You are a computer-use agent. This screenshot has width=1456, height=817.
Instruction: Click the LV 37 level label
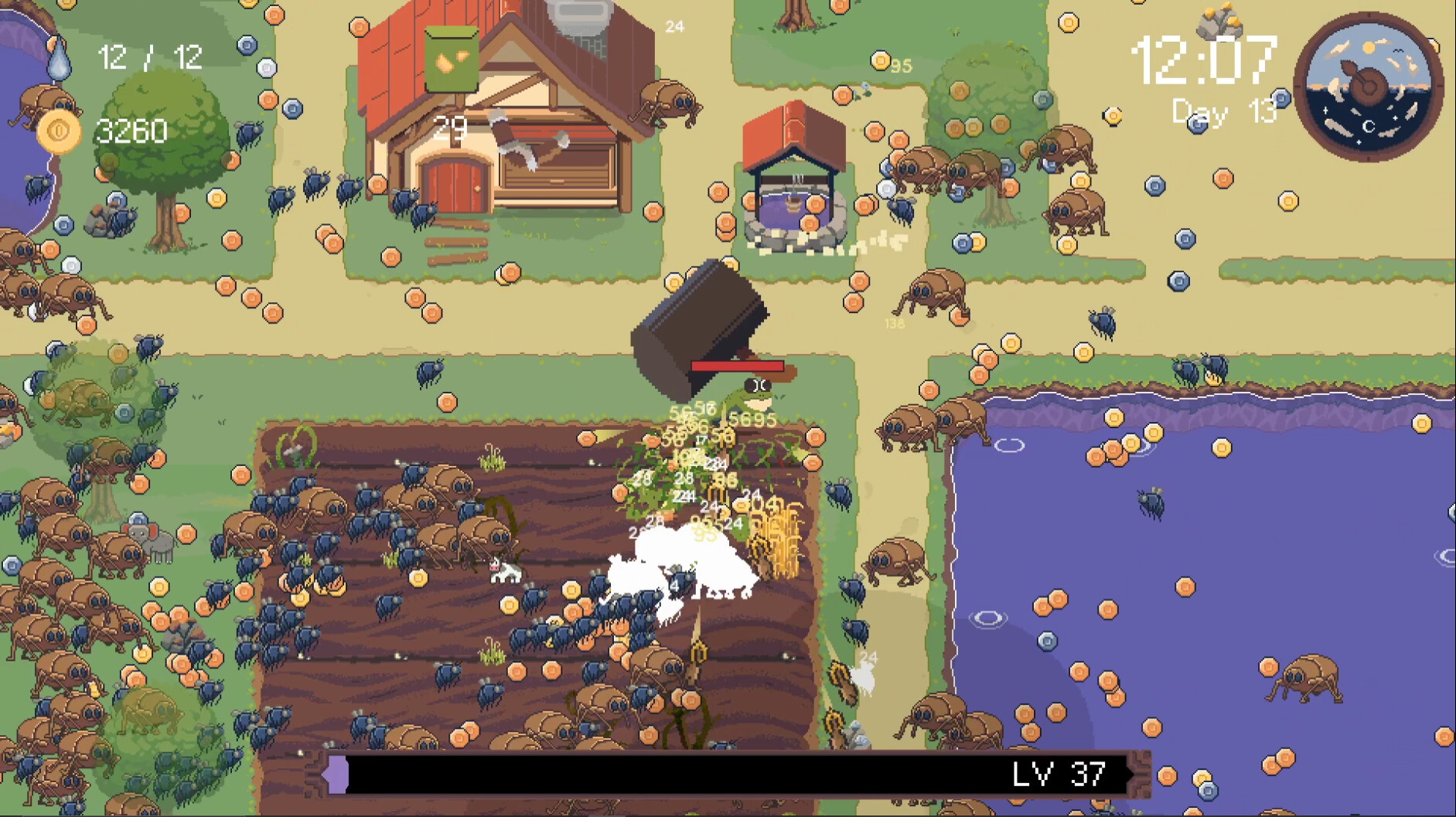pyautogui.click(x=1061, y=773)
